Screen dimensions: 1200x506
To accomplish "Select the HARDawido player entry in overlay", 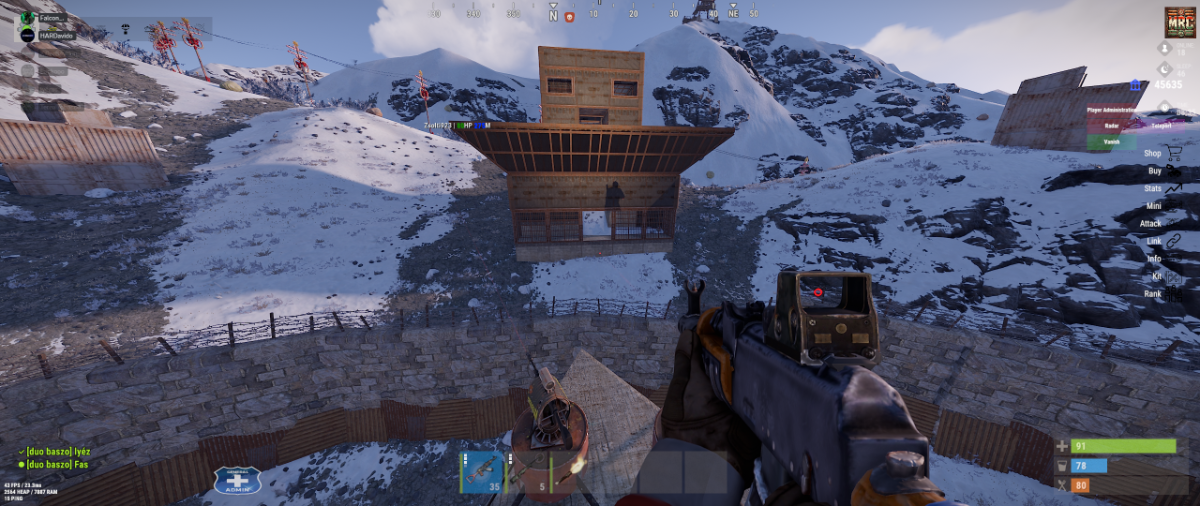I will coord(57,35).
